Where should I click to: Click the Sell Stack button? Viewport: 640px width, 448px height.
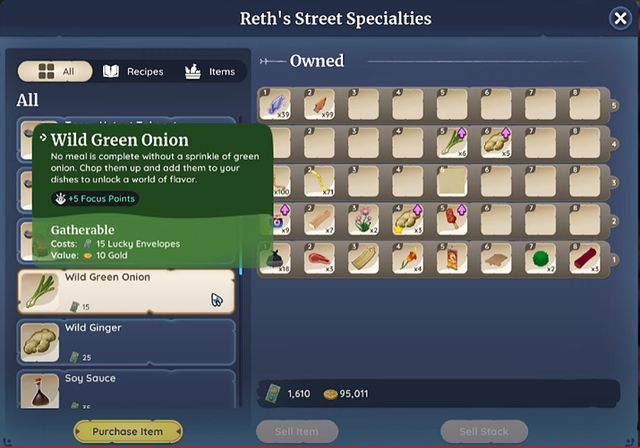pos(484,431)
